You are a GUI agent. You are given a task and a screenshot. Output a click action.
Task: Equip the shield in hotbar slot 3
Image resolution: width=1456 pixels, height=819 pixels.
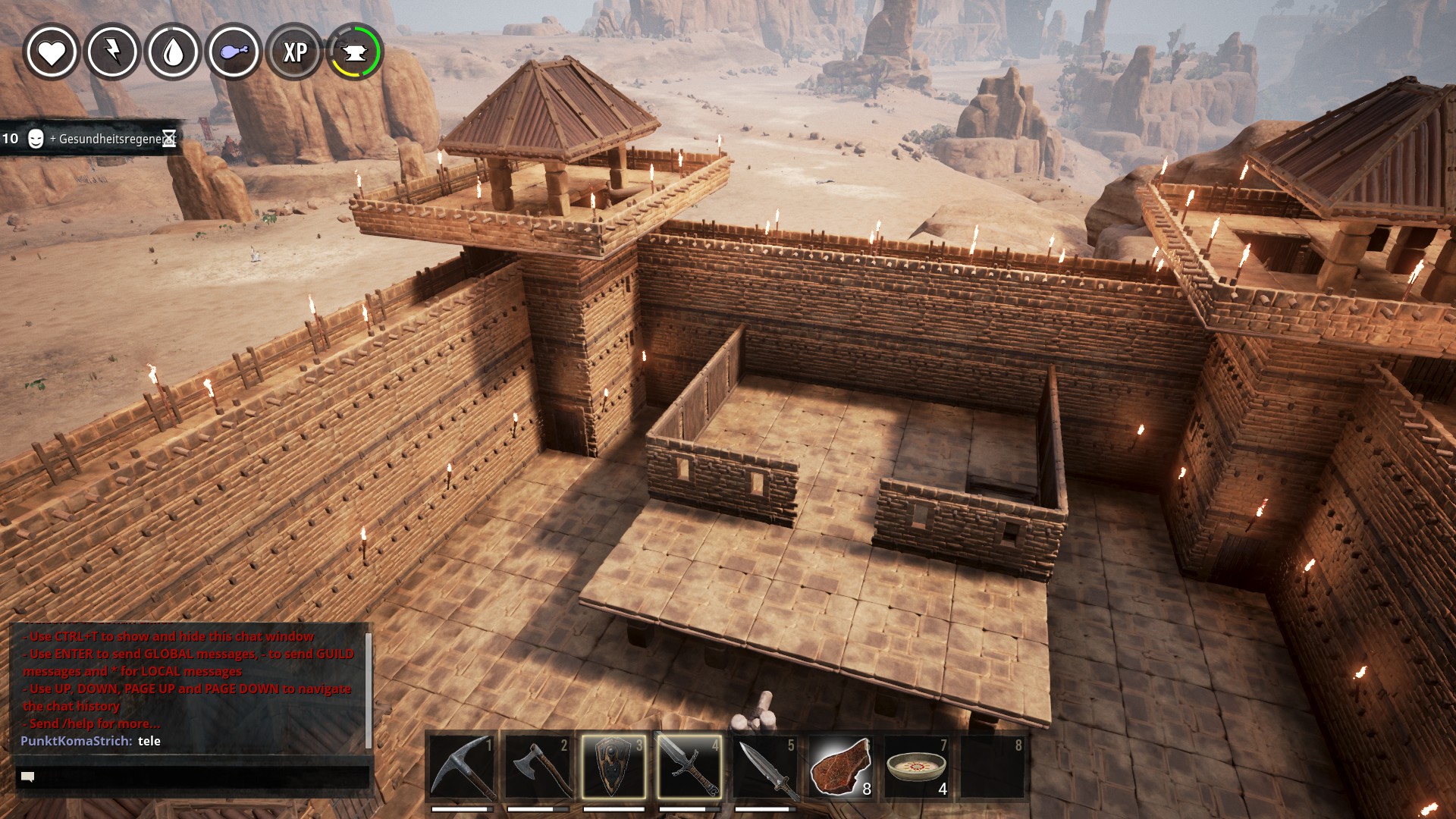pyautogui.click(x=613, y=767)
